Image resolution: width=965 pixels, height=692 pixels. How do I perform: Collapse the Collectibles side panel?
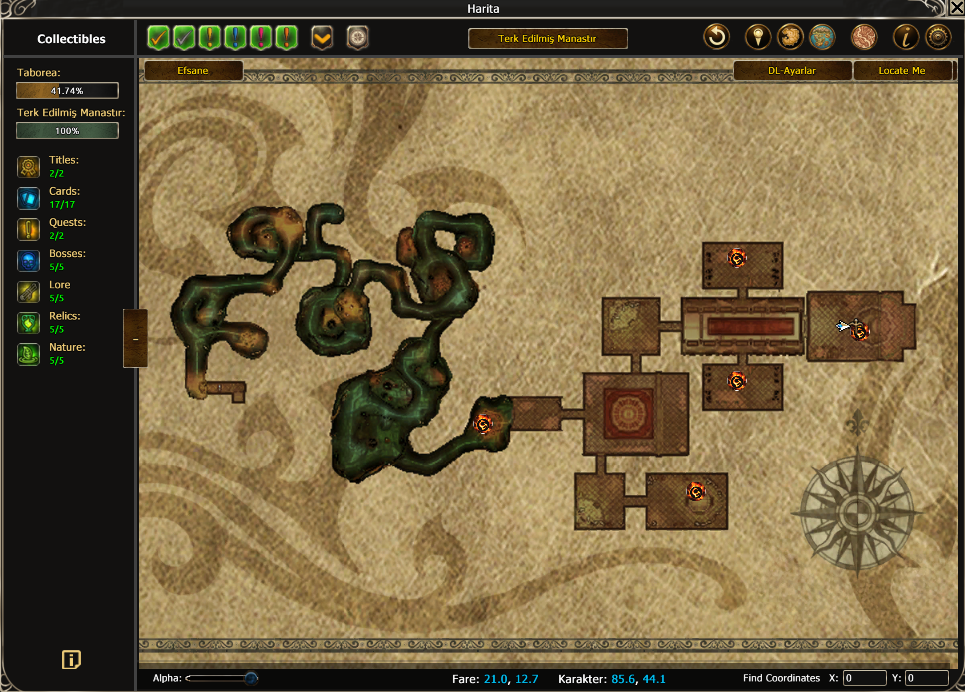[135, 339]
